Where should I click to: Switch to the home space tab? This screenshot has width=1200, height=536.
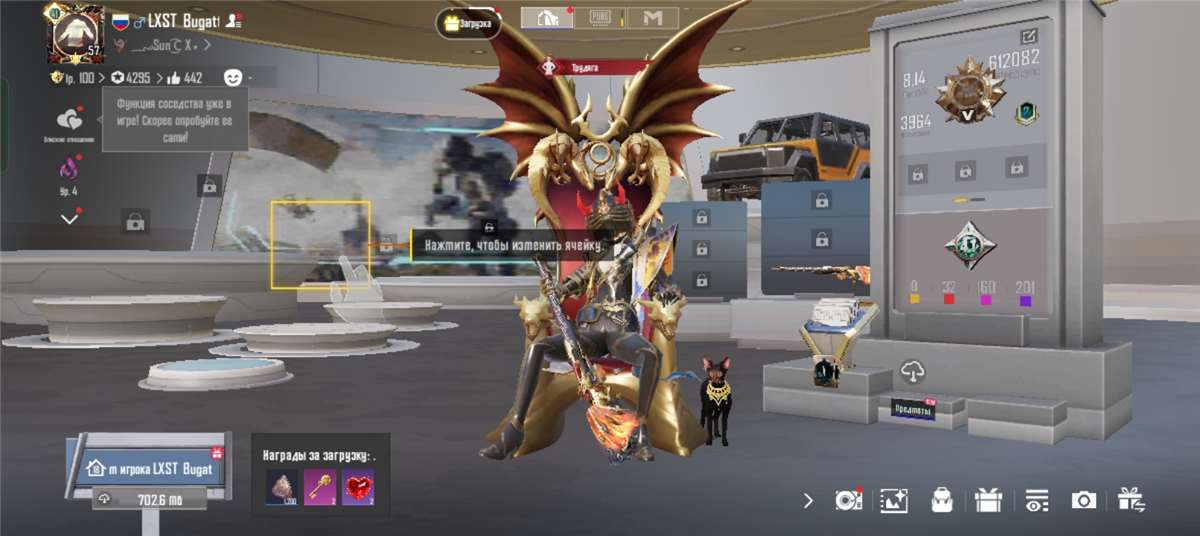coord(548,18)
